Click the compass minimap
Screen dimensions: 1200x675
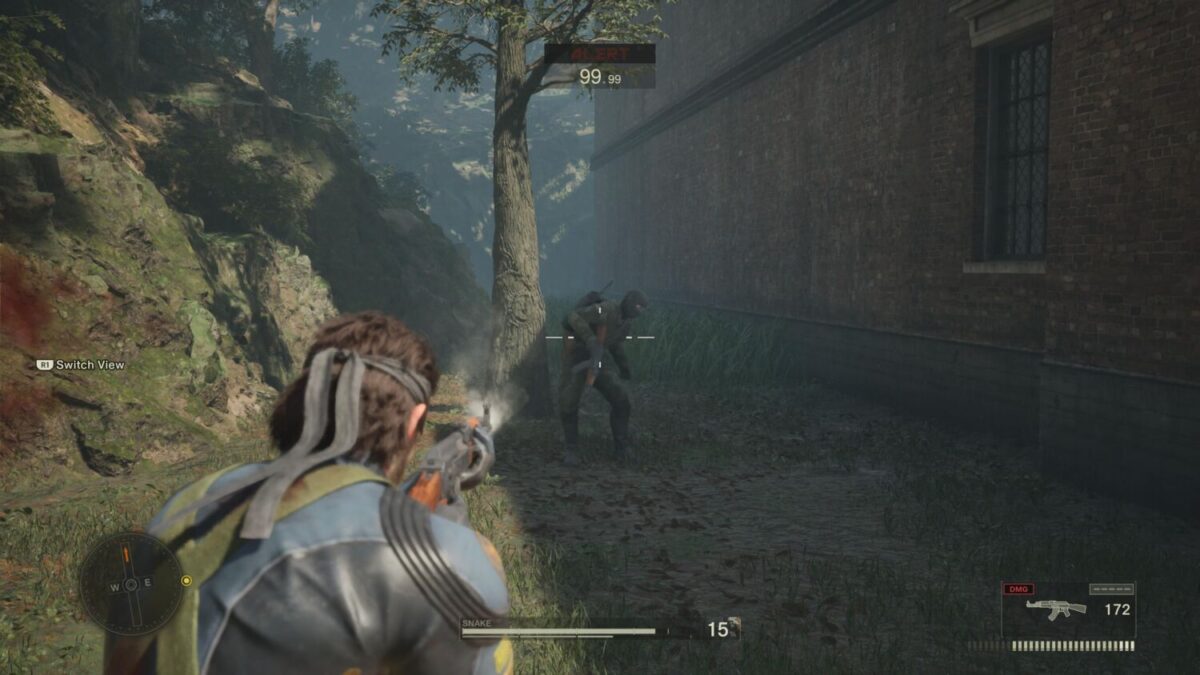tap(131, 583)
